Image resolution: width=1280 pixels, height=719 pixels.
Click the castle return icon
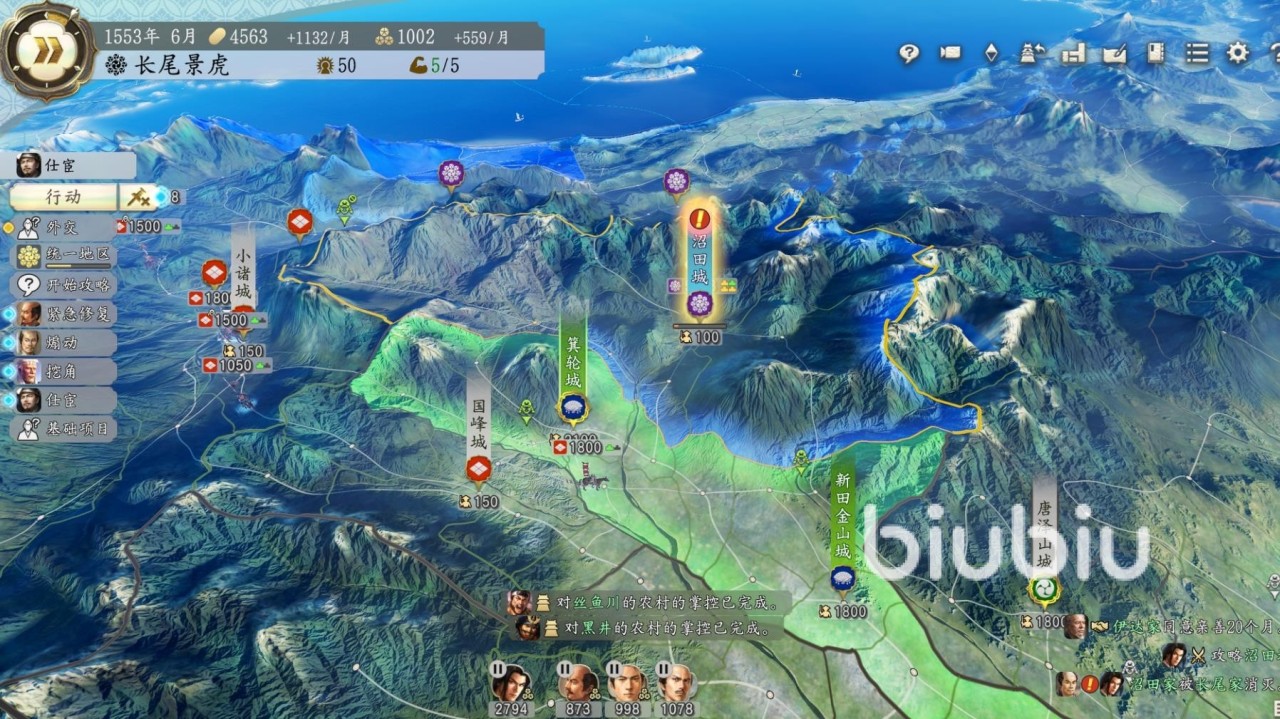(1032, 54)
